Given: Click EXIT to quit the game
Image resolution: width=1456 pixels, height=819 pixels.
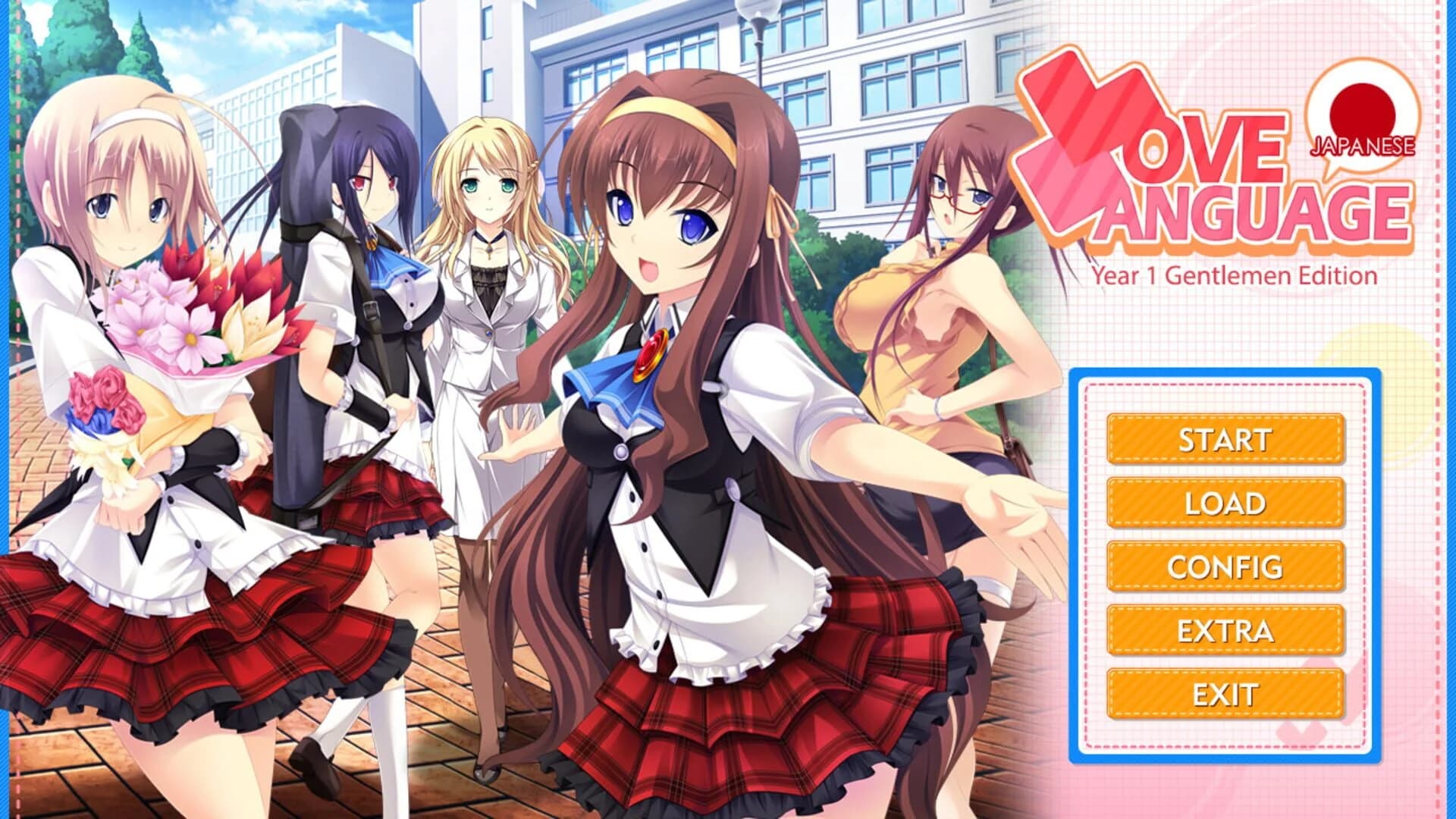Looking at the screenshot, I should pos(1225,693).
